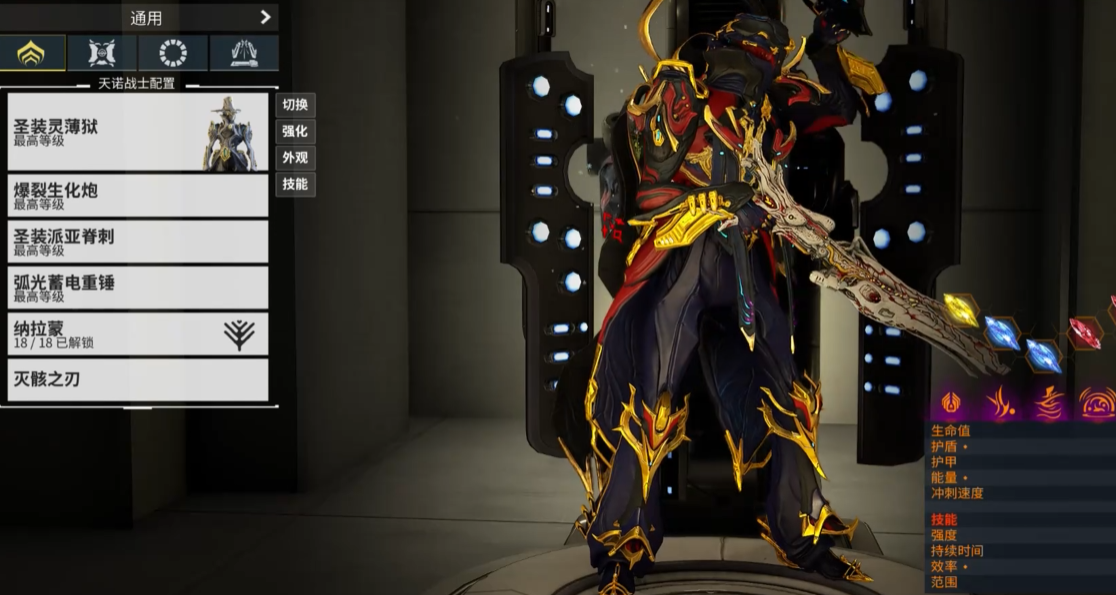Open the 技能 abilities menu

click(295, 184)
